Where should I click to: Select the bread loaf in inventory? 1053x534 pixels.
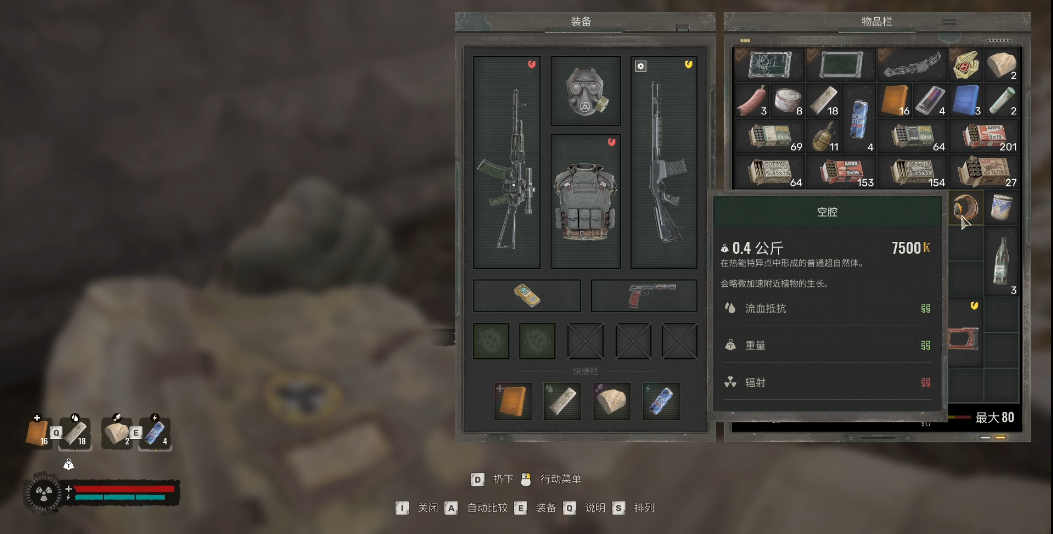click(x=1002, y=65)
